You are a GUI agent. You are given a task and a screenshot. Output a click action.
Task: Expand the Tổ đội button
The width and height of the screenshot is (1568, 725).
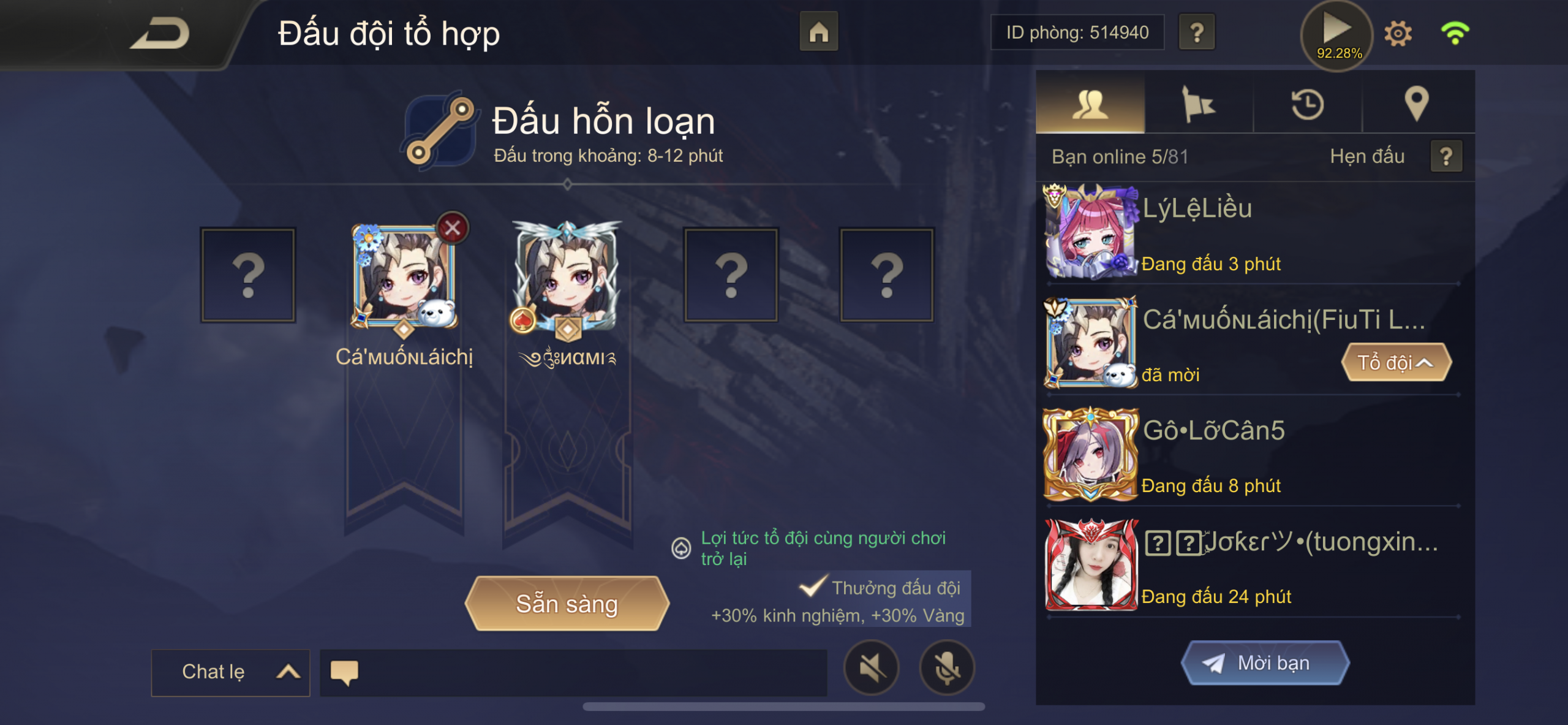(1396, 363)
